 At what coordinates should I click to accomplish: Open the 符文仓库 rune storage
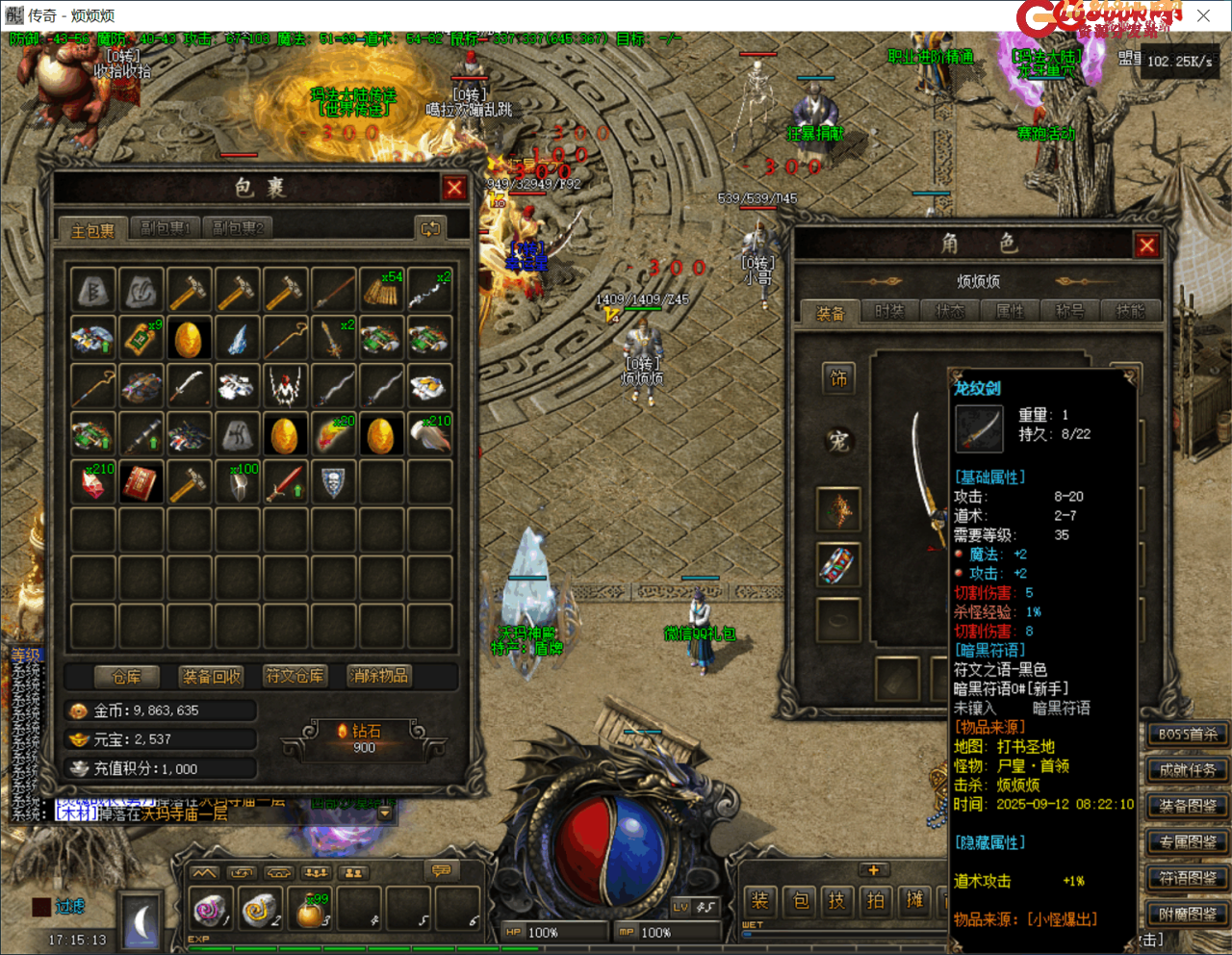click(295, 677)
